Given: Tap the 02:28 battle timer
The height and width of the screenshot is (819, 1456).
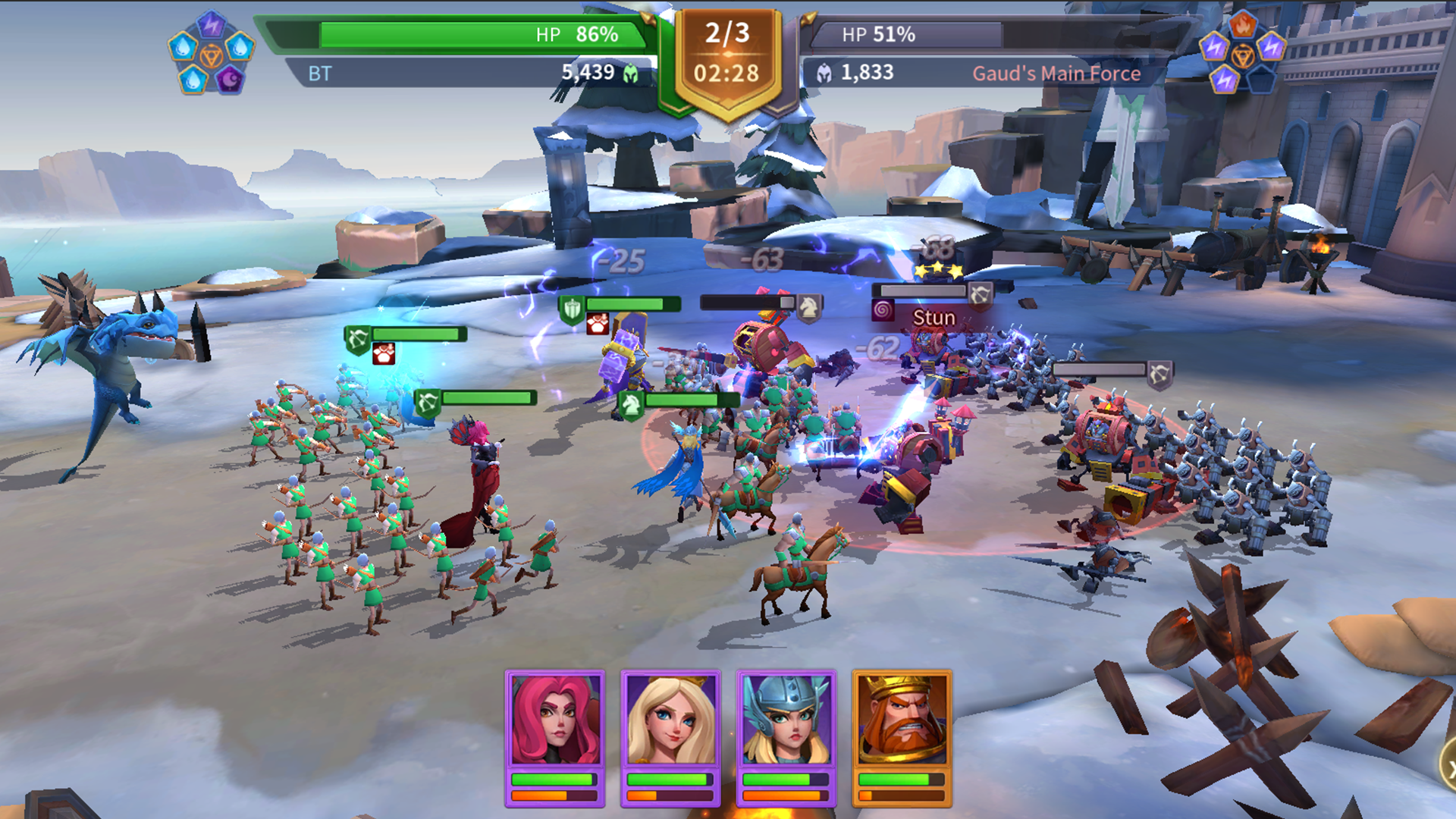Looking at the screenshot, I should point(726,73).
